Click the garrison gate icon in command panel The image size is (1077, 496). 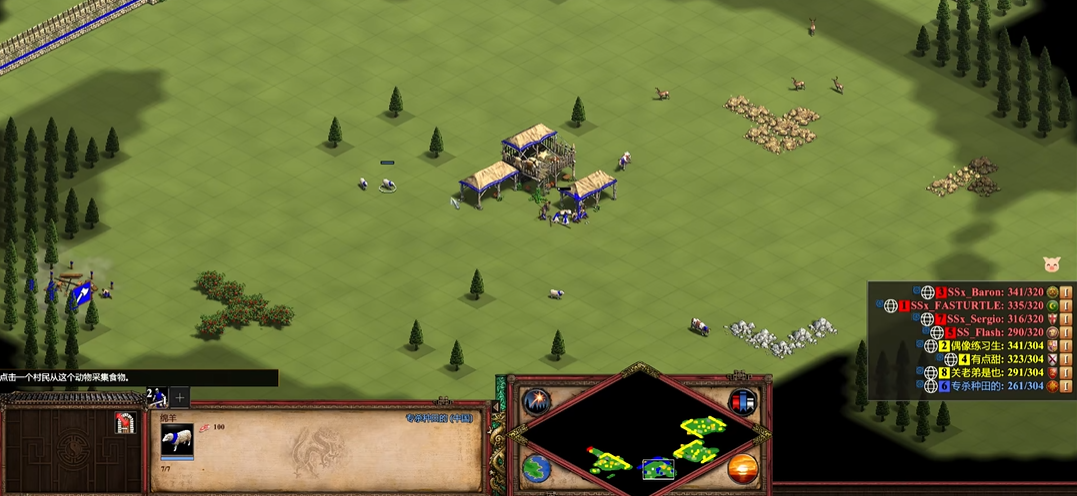click(125, 423)
